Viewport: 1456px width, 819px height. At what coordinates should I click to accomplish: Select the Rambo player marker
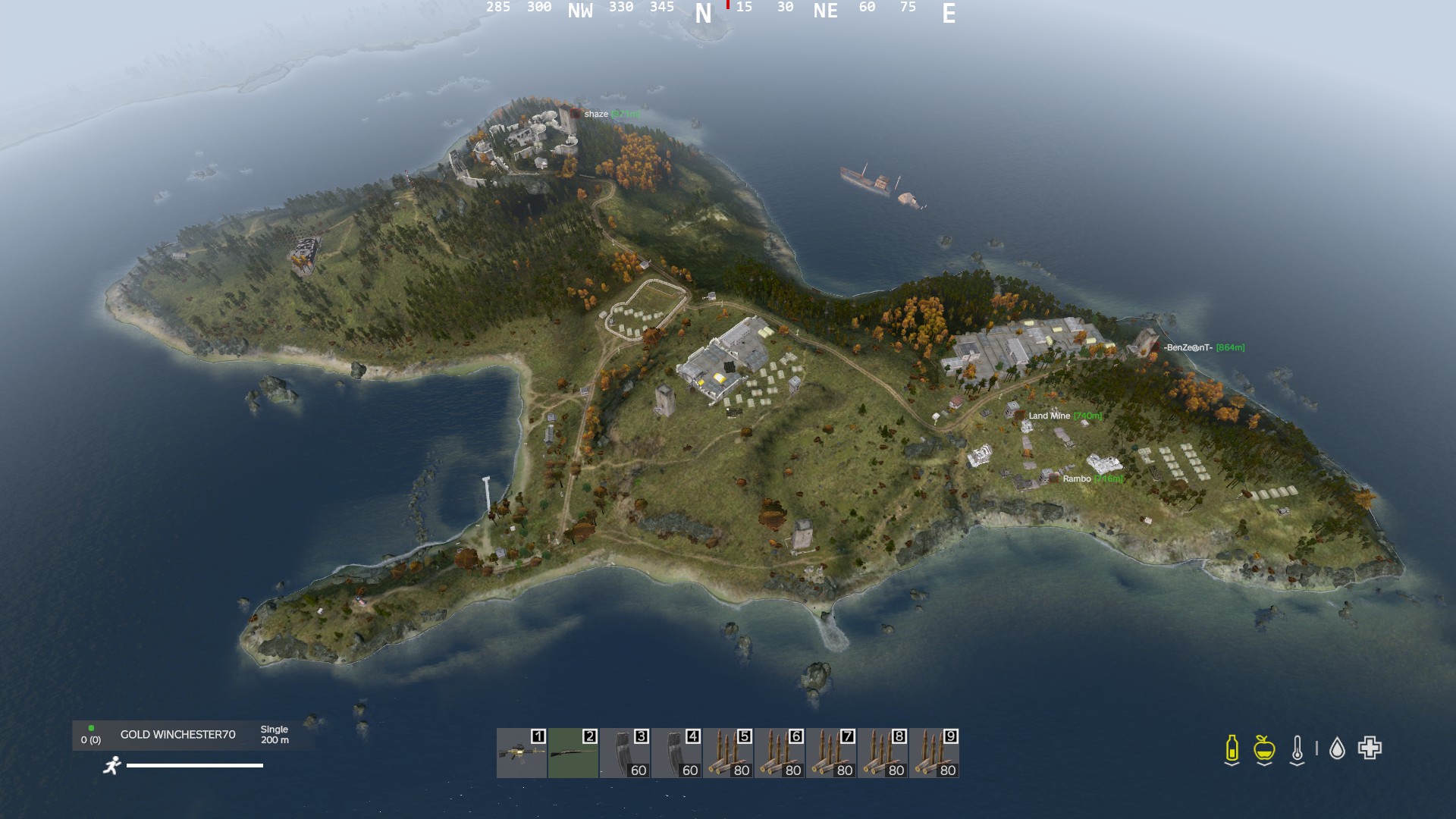[x=1077, y=479]
